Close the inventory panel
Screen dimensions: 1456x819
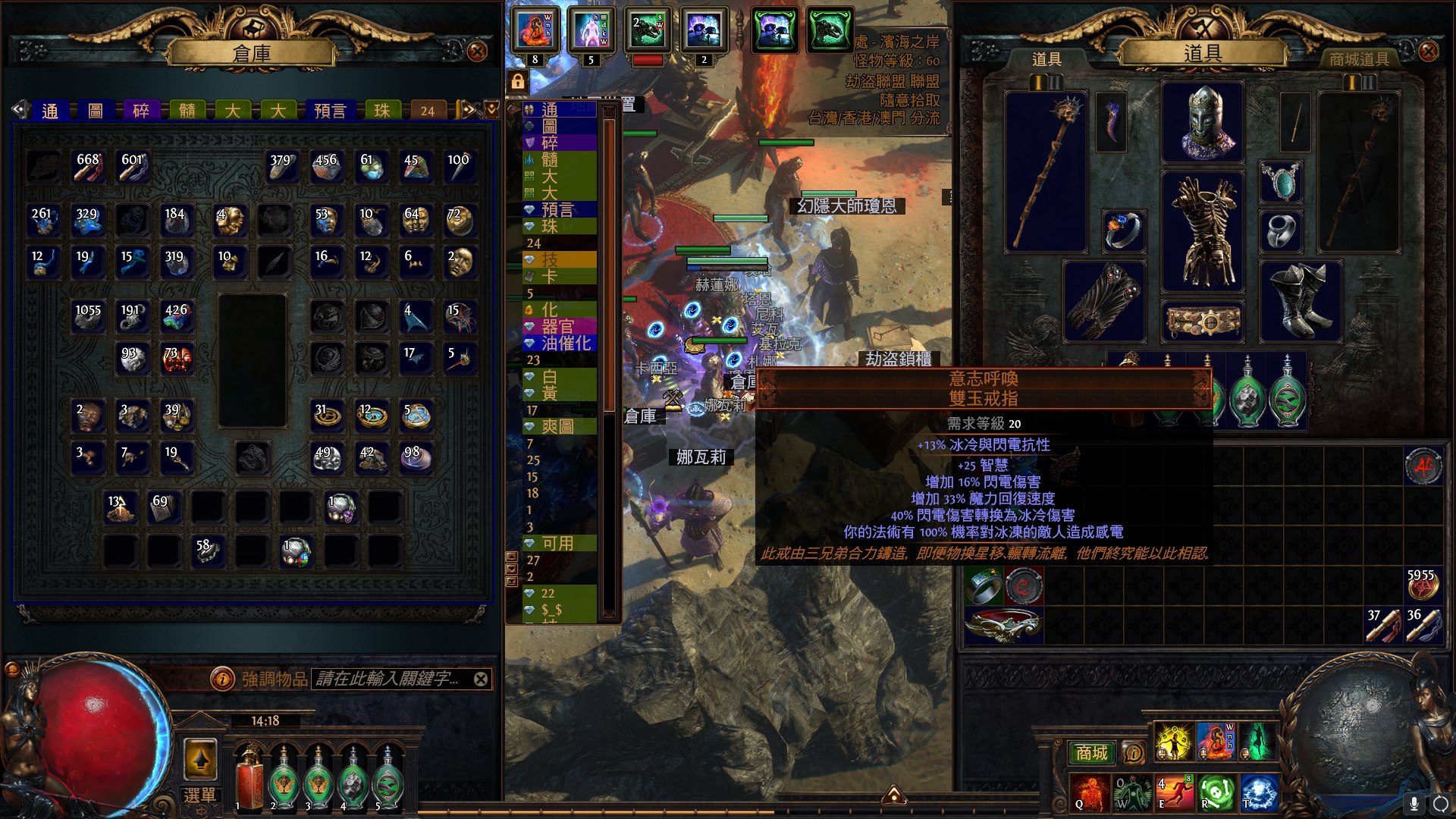pos(1428,52)
